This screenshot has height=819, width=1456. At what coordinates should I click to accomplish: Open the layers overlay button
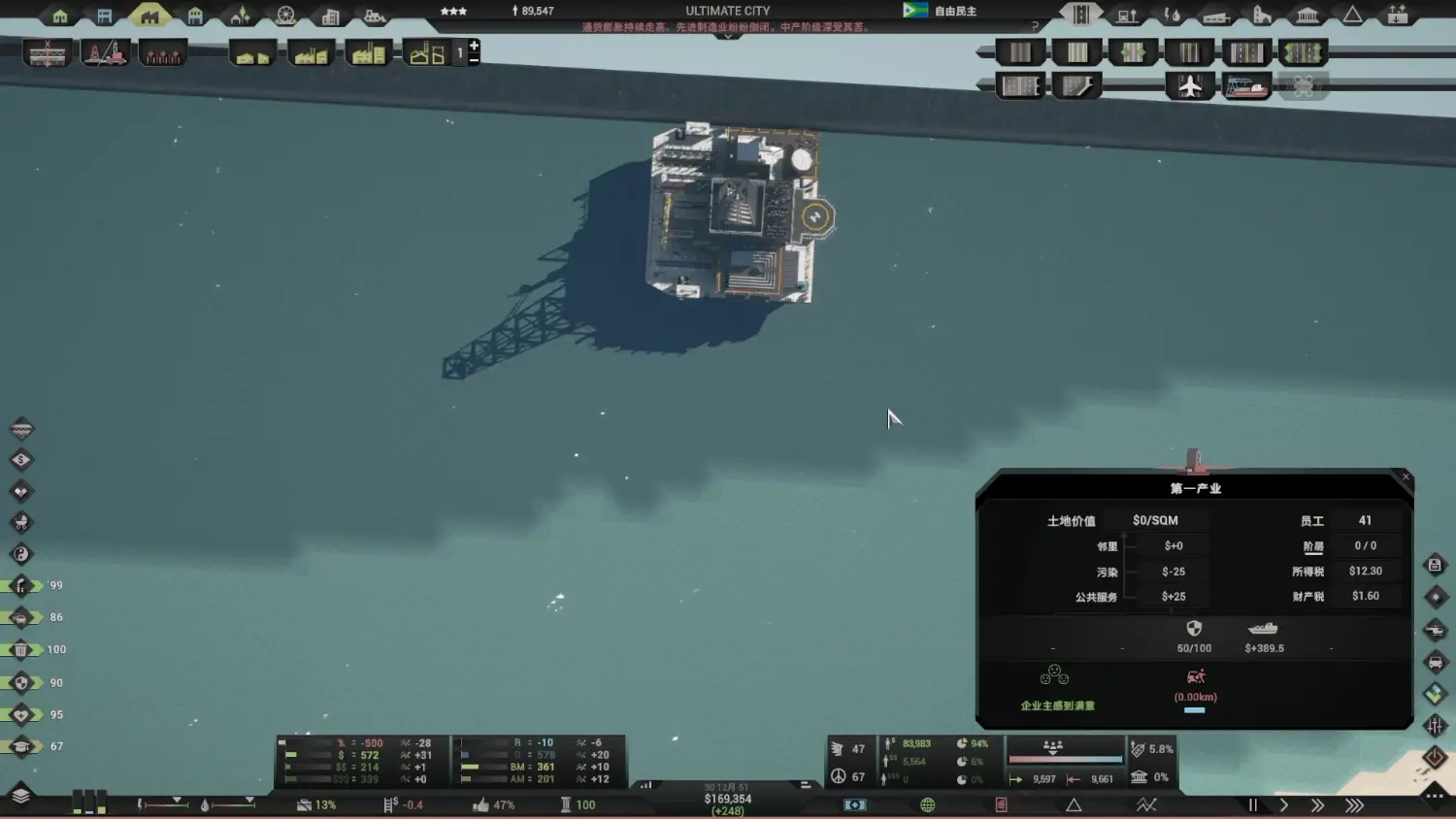click(x=20, y=796)
